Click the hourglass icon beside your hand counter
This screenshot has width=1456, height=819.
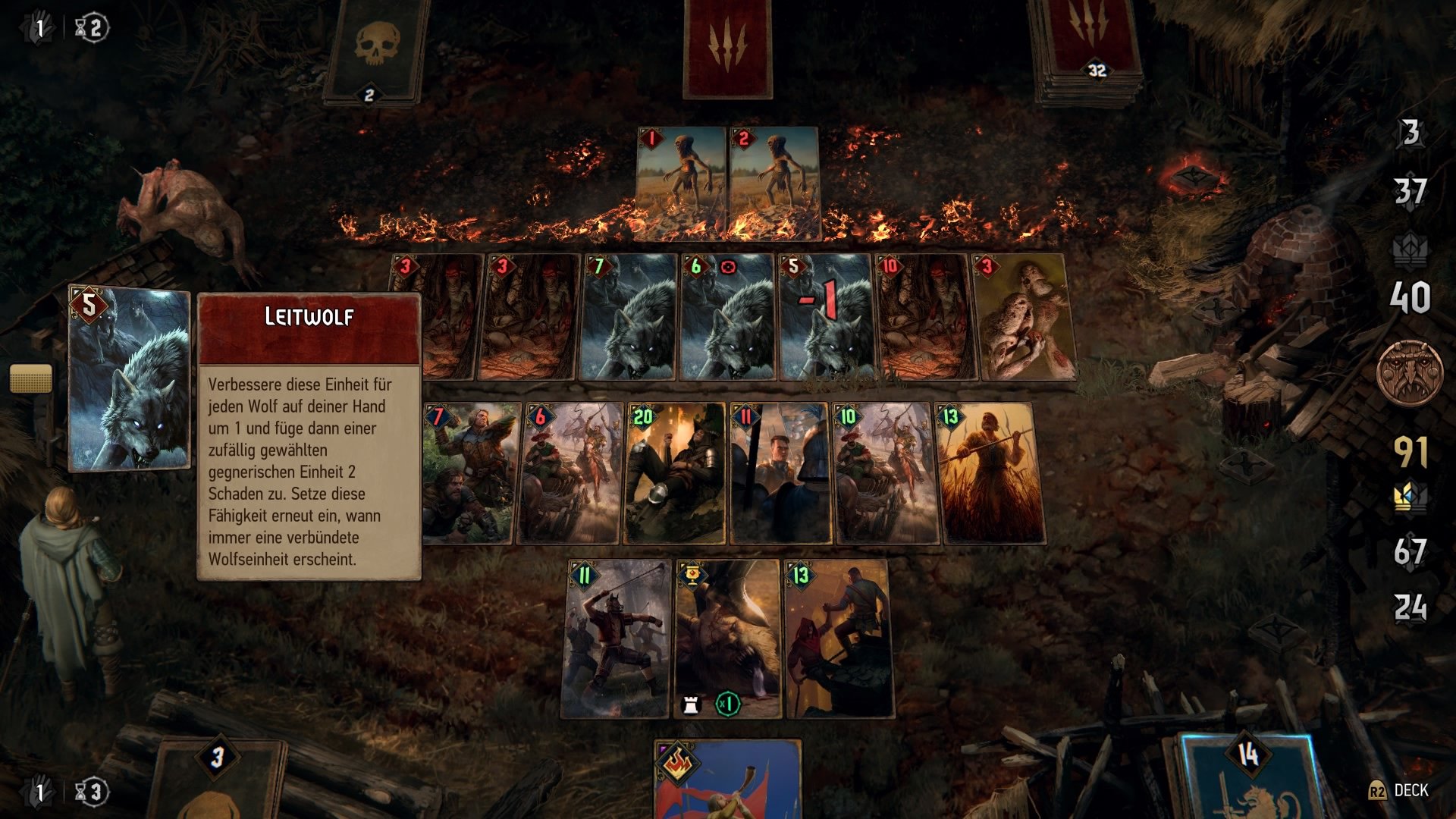[89, 791]
